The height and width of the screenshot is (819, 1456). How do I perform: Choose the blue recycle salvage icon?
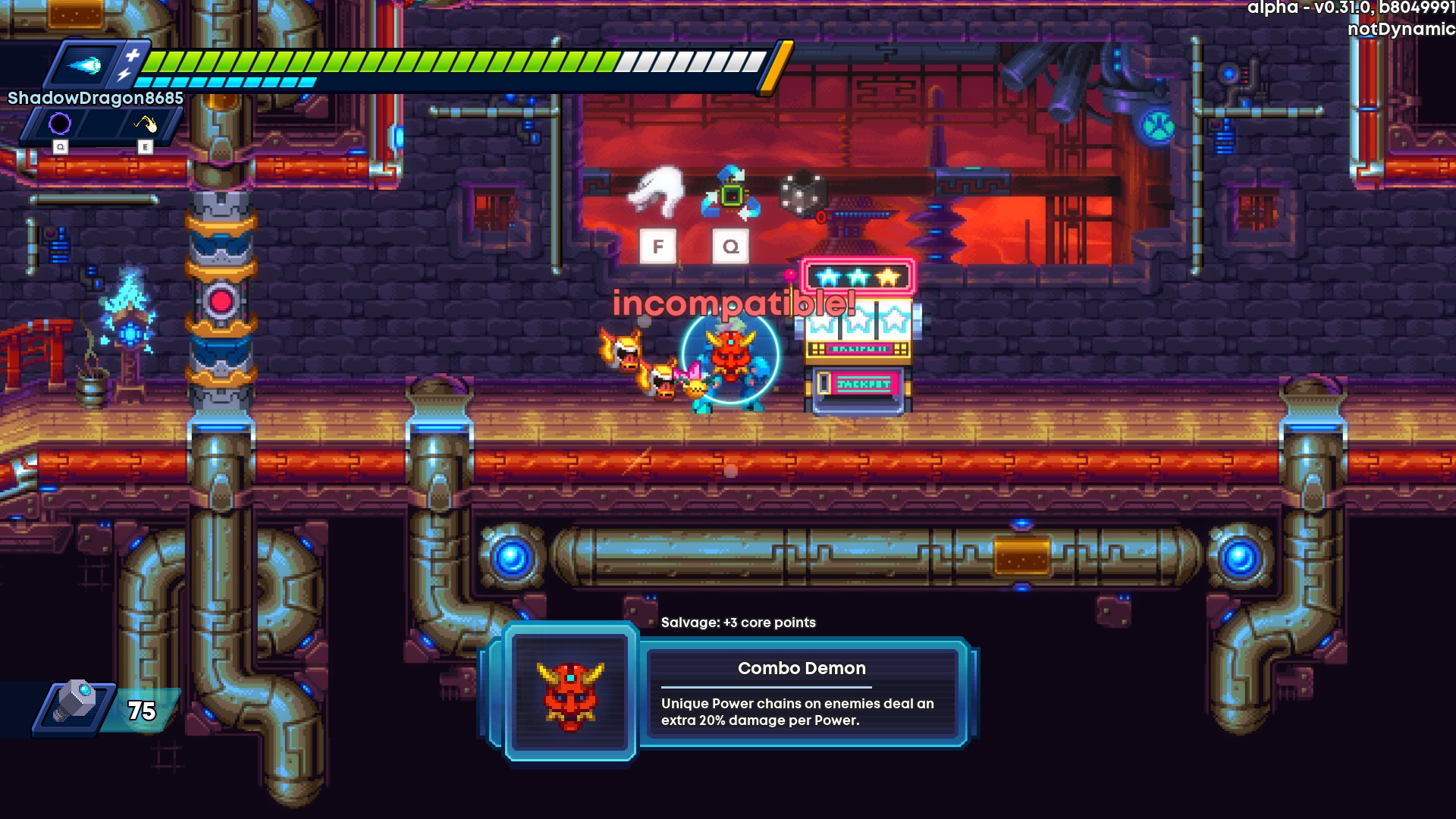(730, 194)
